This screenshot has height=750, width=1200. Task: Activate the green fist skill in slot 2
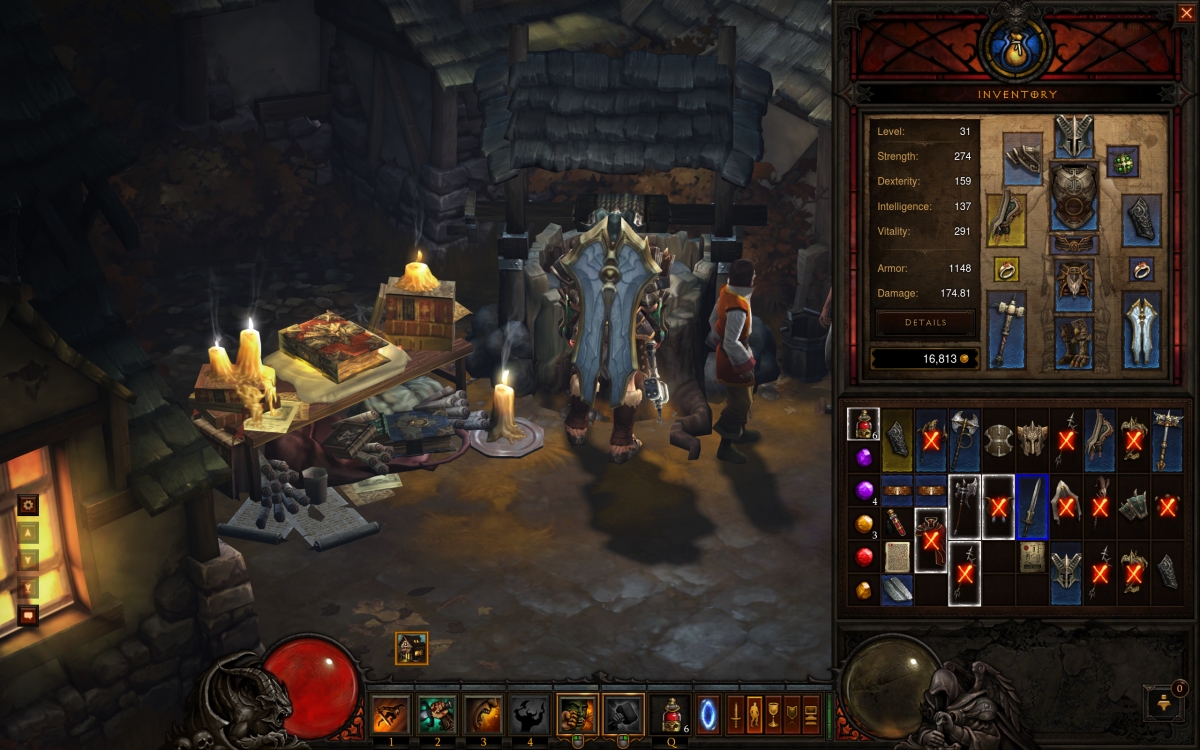(436, 715)
